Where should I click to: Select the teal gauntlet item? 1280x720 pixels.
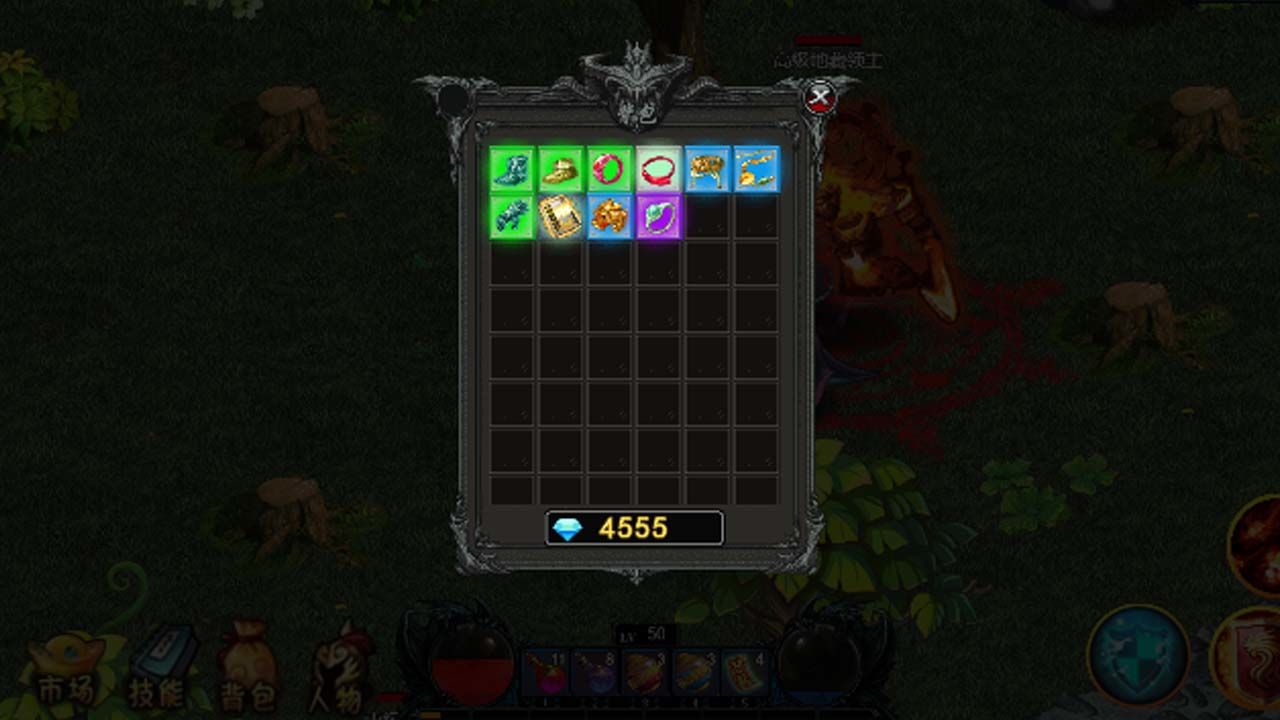click(x=512, y=217)
